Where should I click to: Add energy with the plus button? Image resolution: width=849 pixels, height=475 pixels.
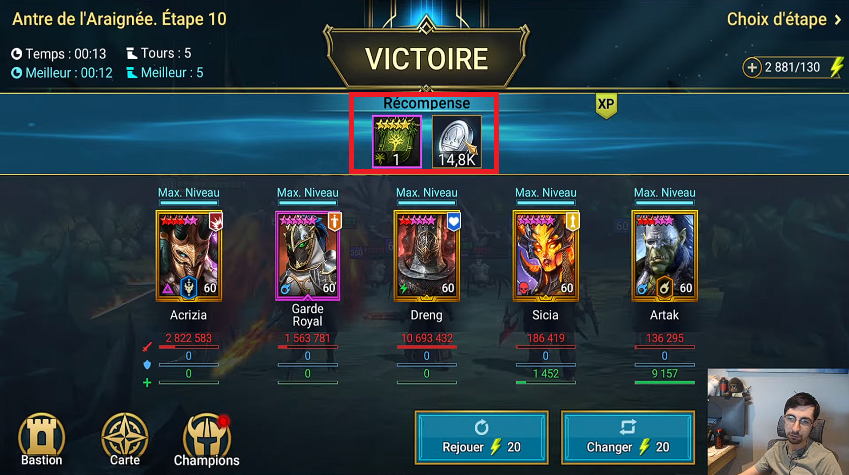click(752, 67)
